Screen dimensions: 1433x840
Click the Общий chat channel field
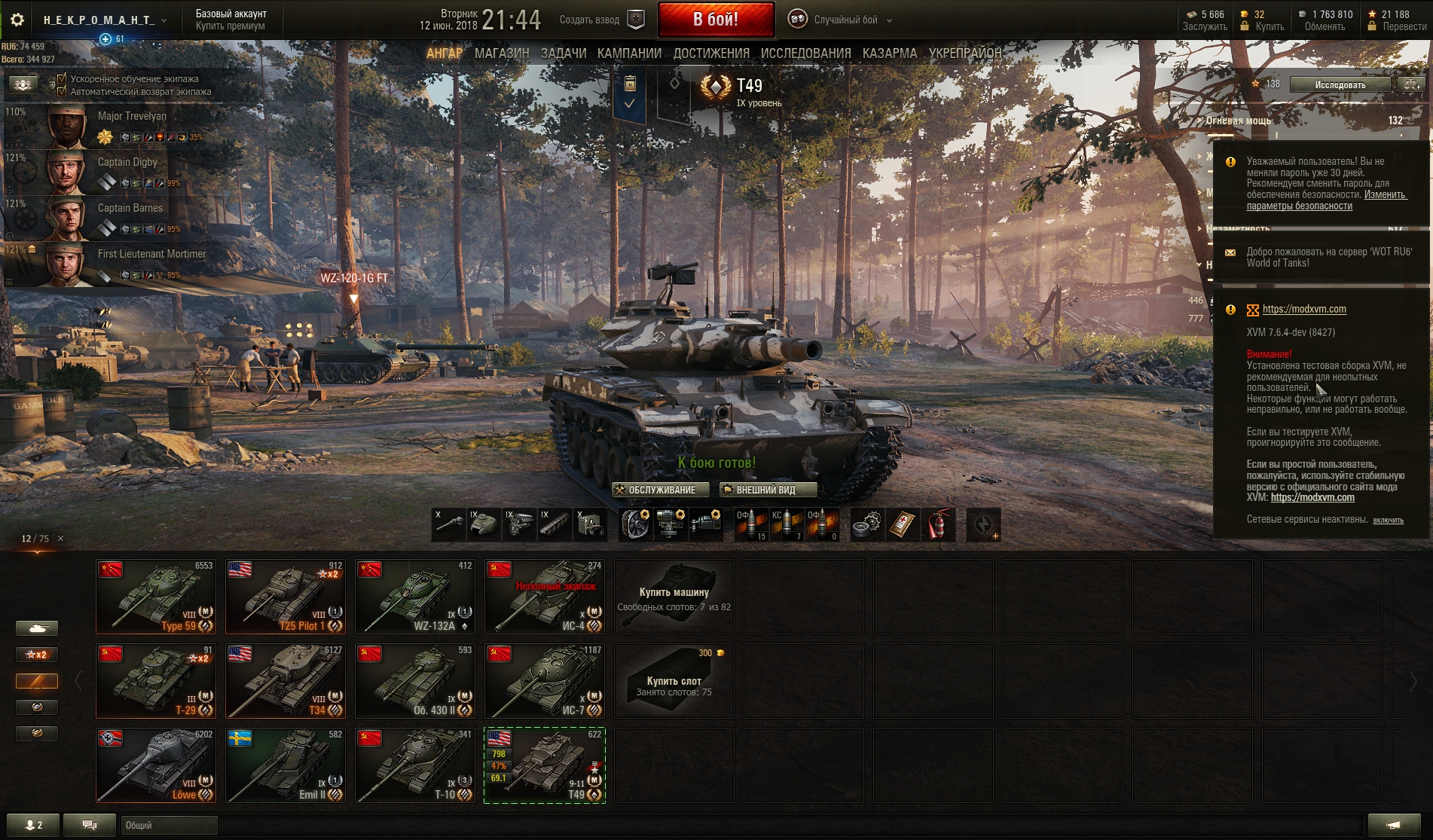169,825
